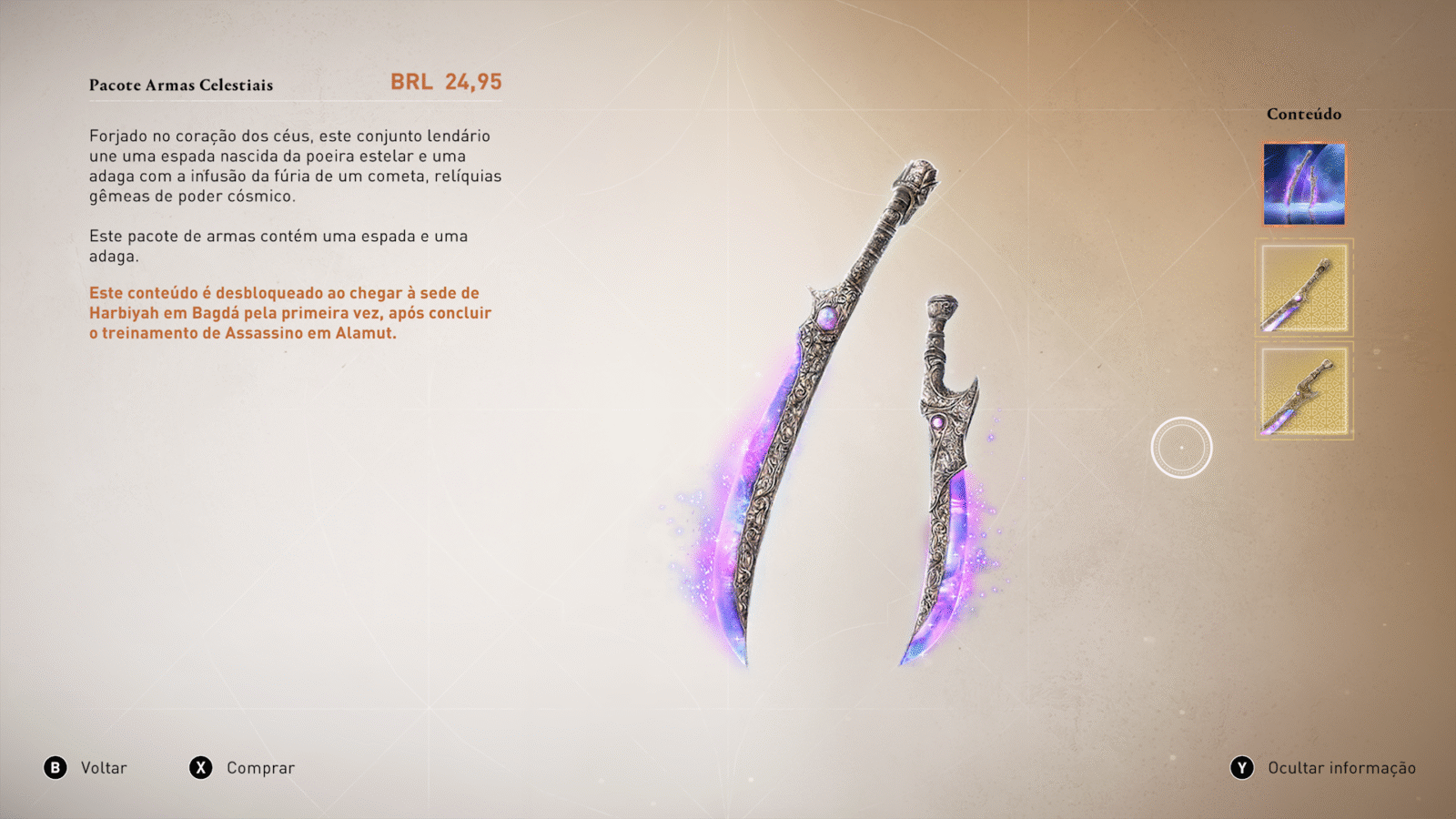
Task: Select the celestial sword icon in the Conteúdo list
Action: click(x=1303, y=288)
